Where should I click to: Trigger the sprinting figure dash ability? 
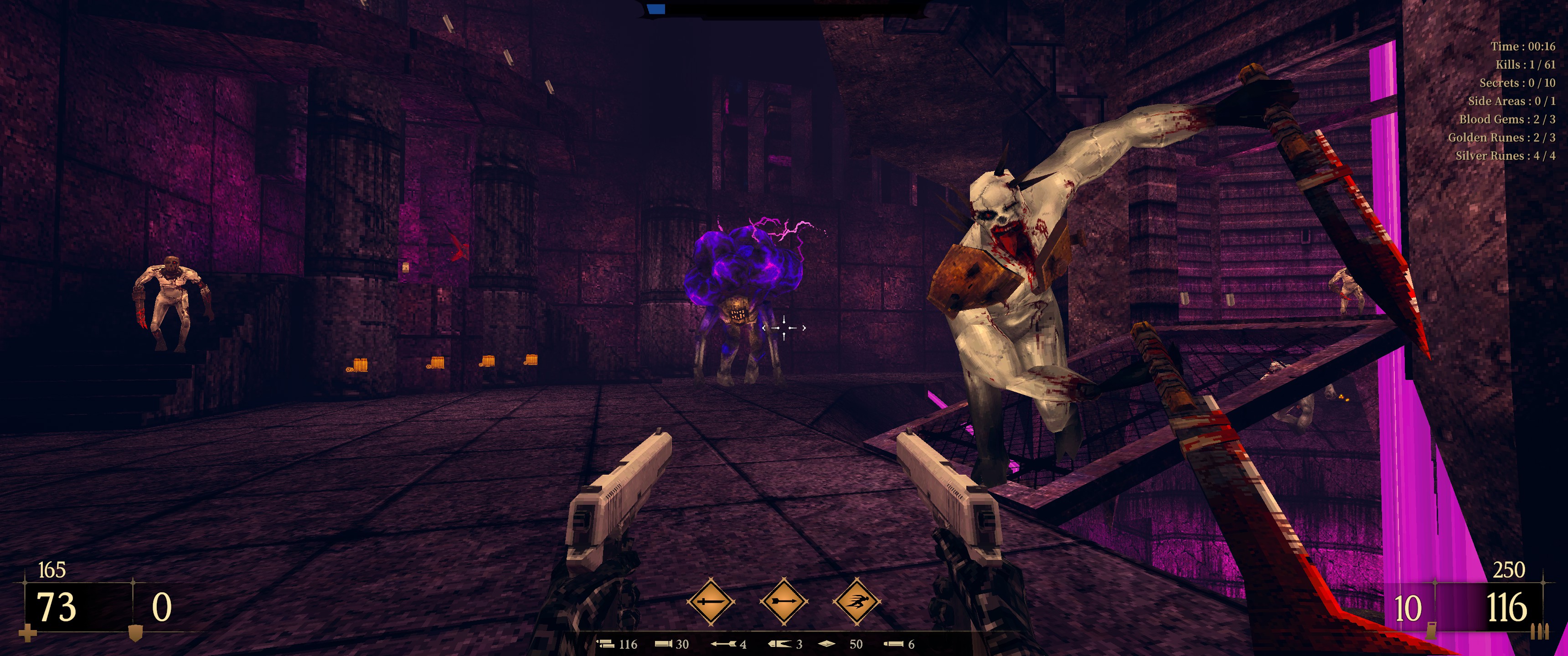(x=856, y=602)
